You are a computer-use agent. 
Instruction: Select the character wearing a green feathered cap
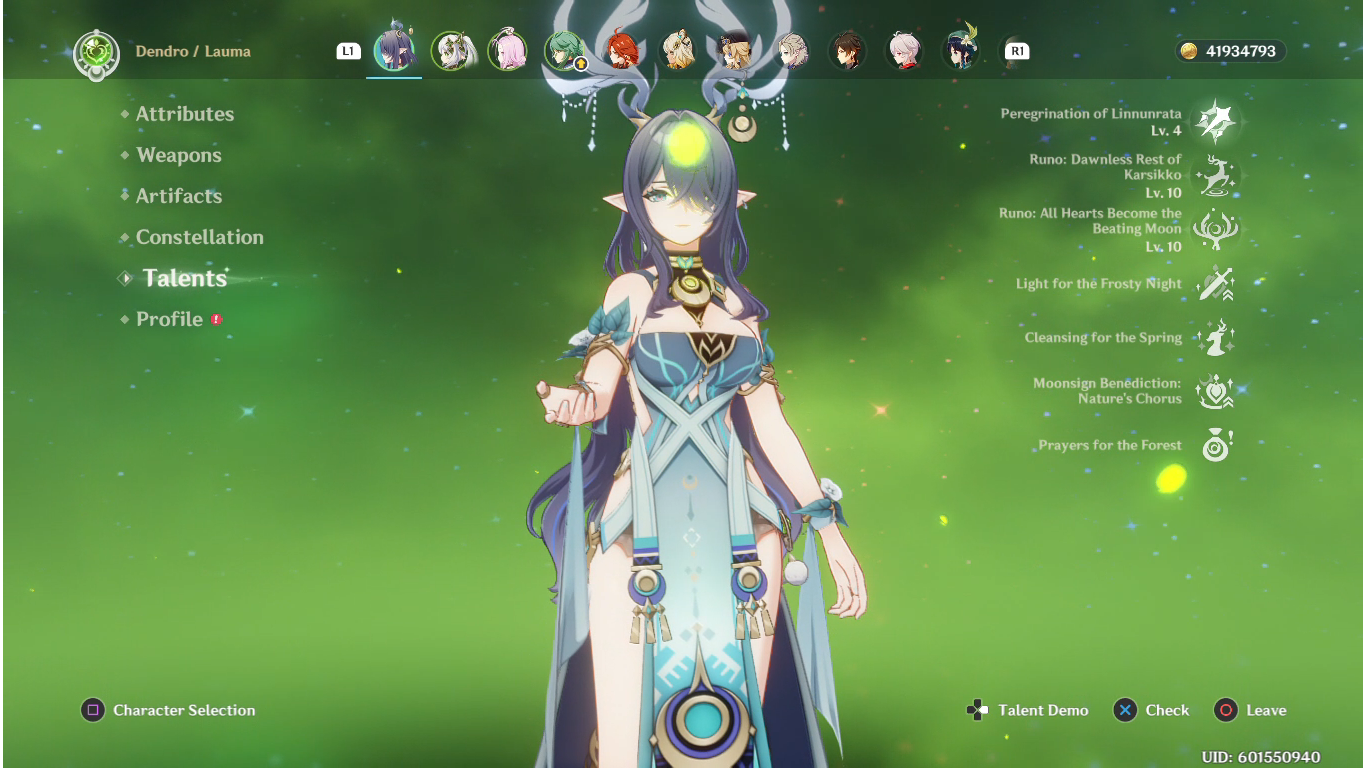point(961,51)
